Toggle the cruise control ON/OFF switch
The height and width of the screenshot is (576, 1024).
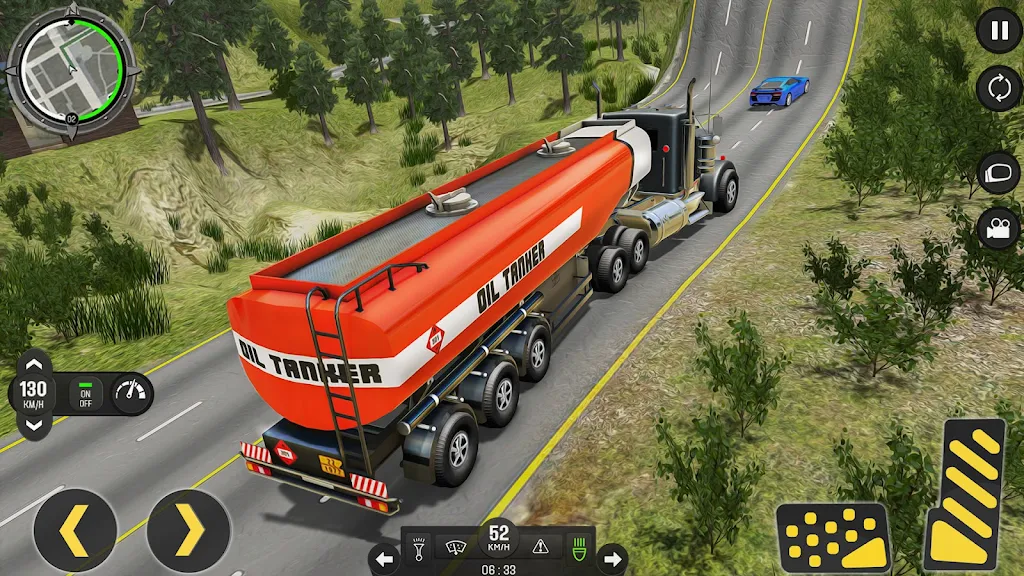click(86, 393)
